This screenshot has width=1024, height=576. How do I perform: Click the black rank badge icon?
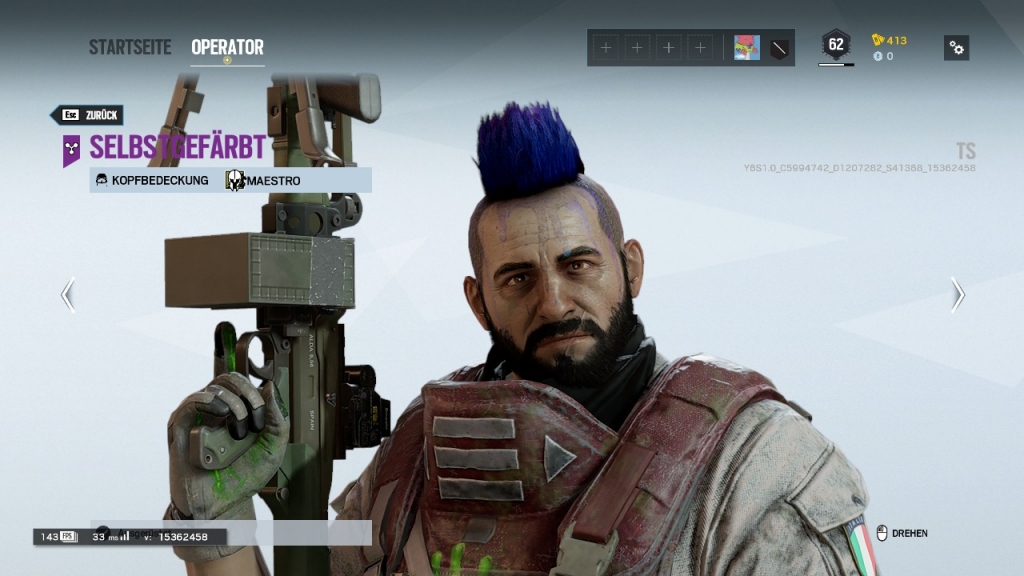coord(779,47)
